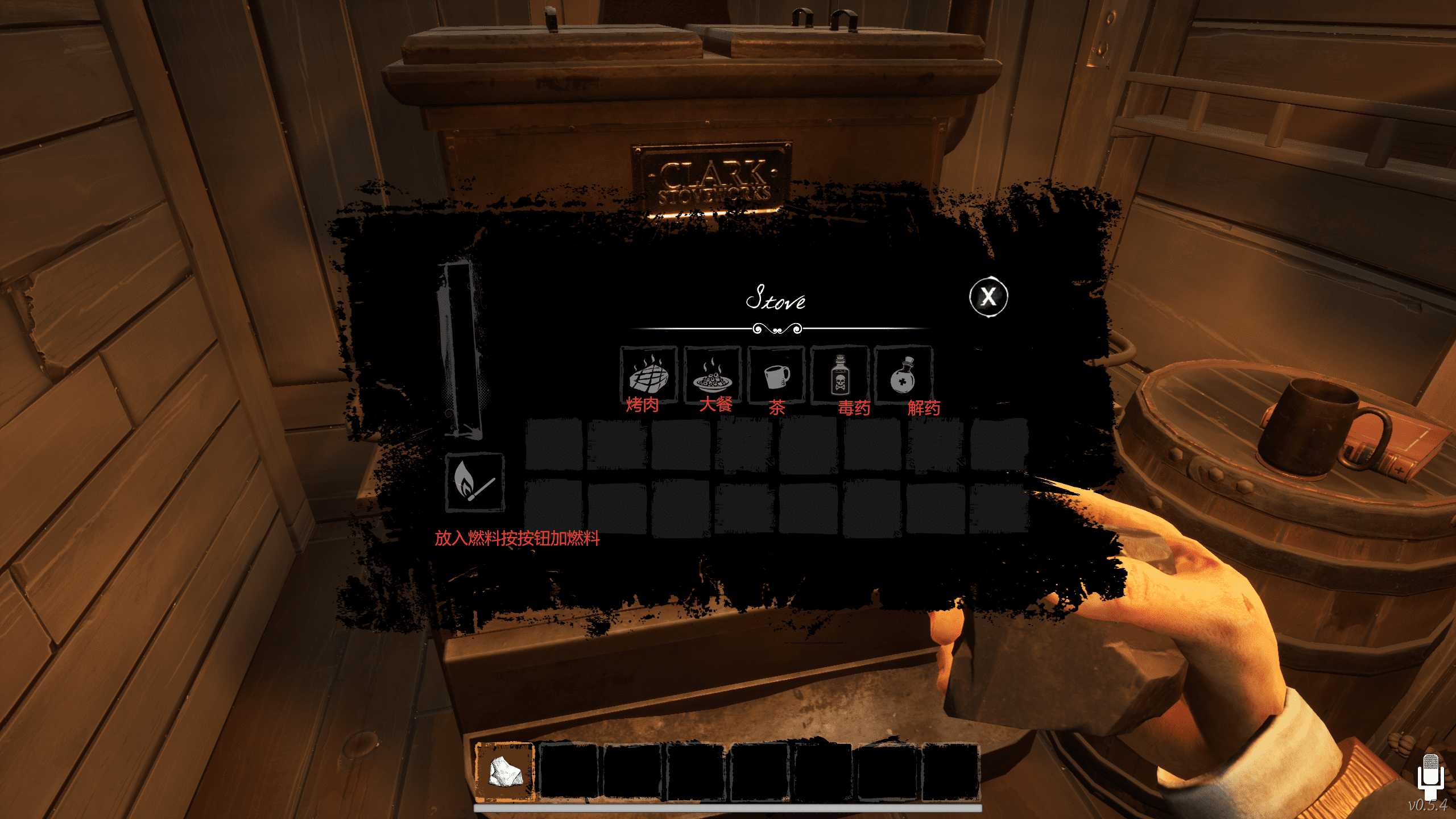Viewport: 1456px width, 819px height.
Task: Select the 毒药 poison bottle recipe
Action: point(839,374)
